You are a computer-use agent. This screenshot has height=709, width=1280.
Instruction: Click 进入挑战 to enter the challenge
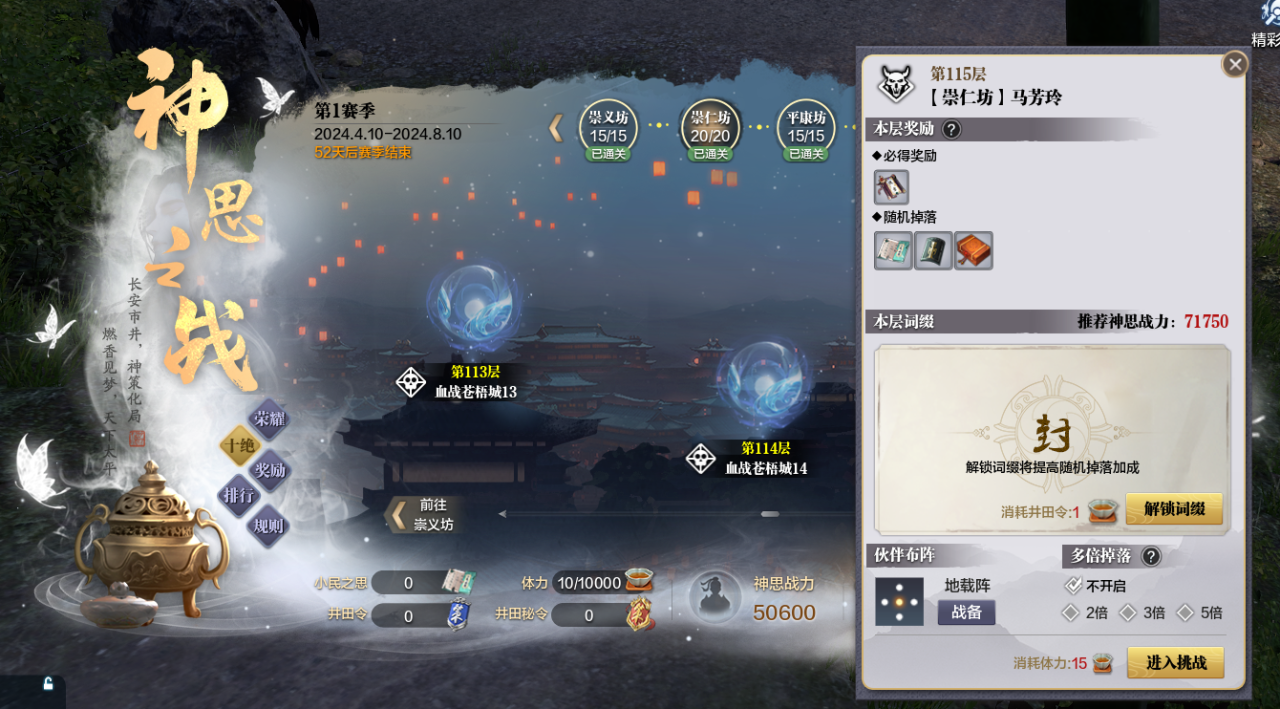(x=1175, y=662)
